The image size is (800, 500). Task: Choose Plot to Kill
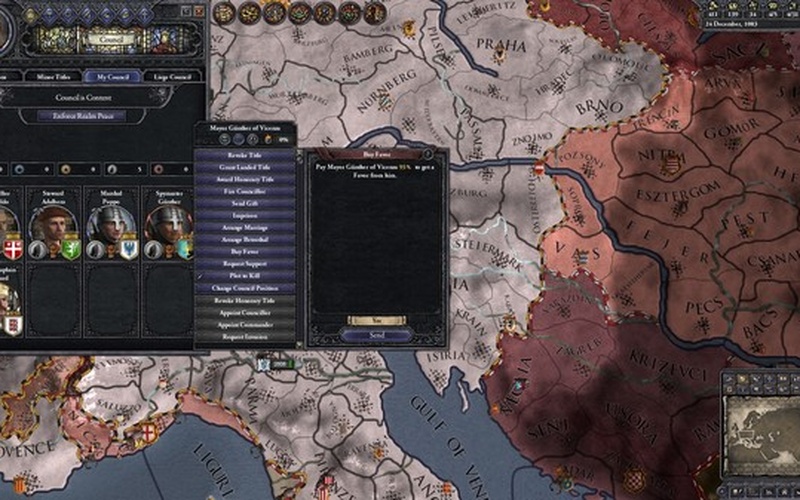245,276
